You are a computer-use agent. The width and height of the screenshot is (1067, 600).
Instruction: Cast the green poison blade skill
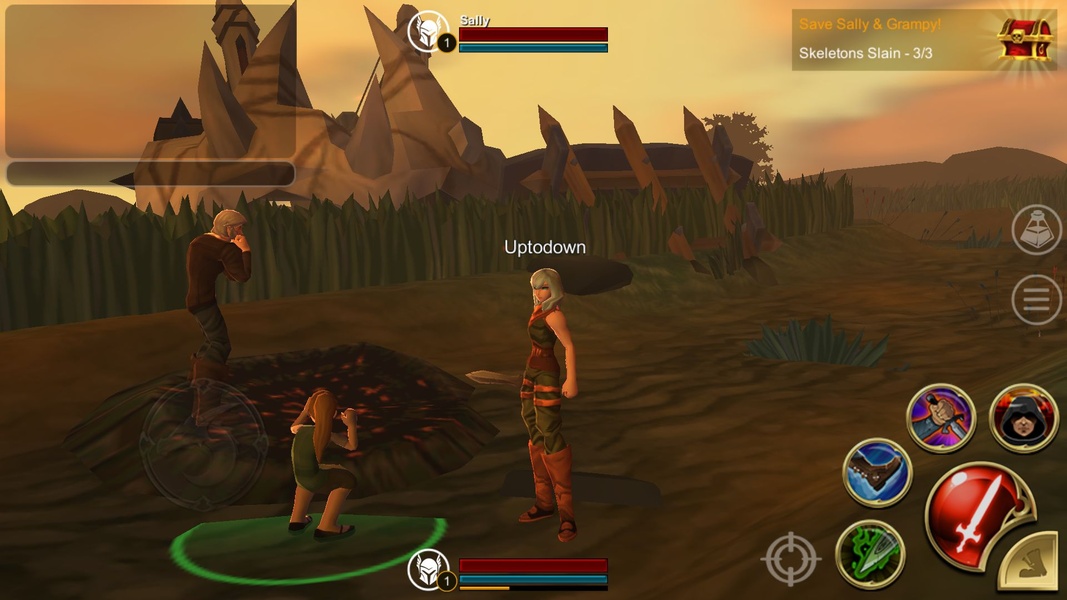pyautogui.click(x=869, y=555)
